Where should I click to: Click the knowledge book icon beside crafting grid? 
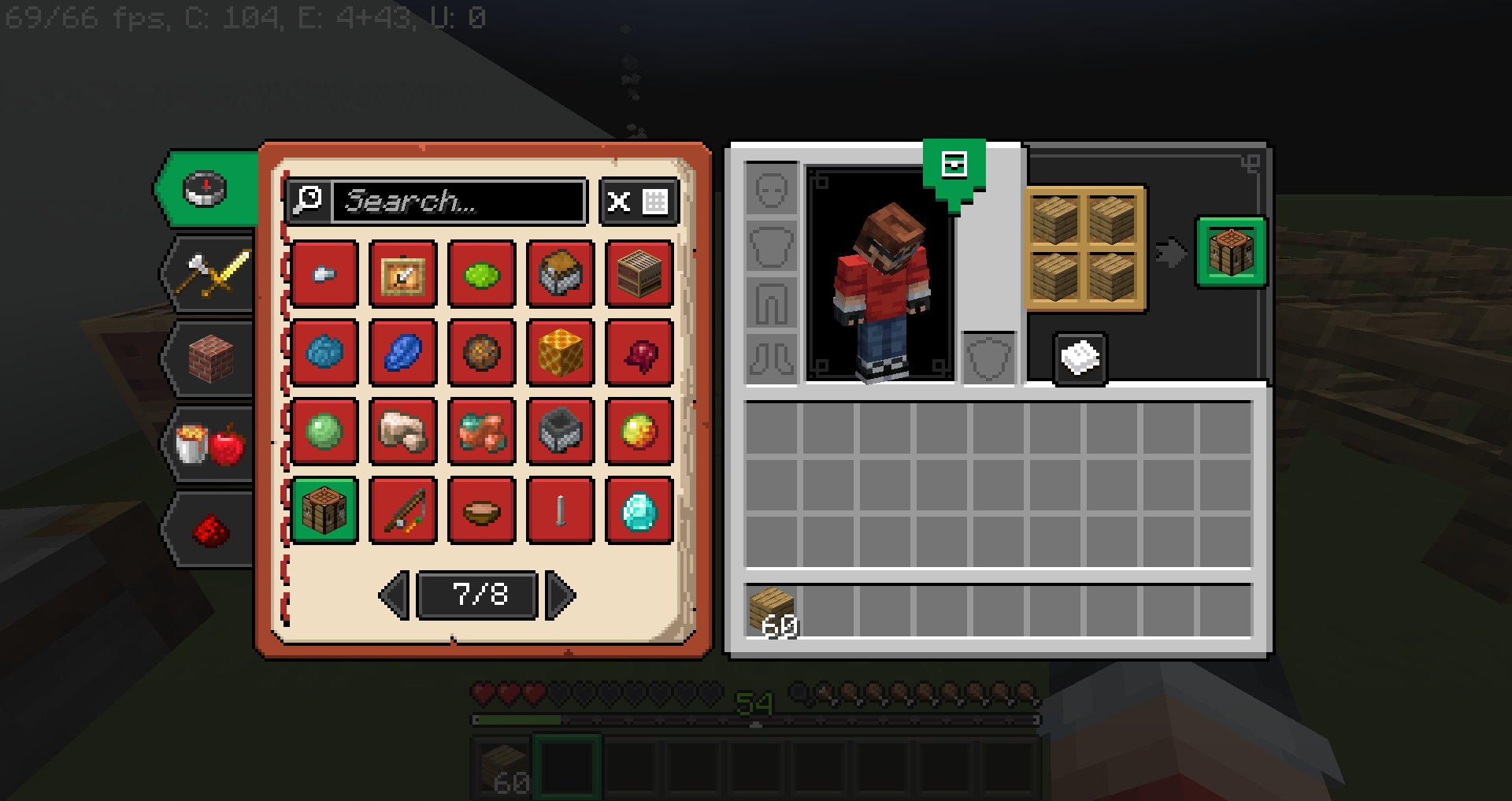coord(1078,358)
